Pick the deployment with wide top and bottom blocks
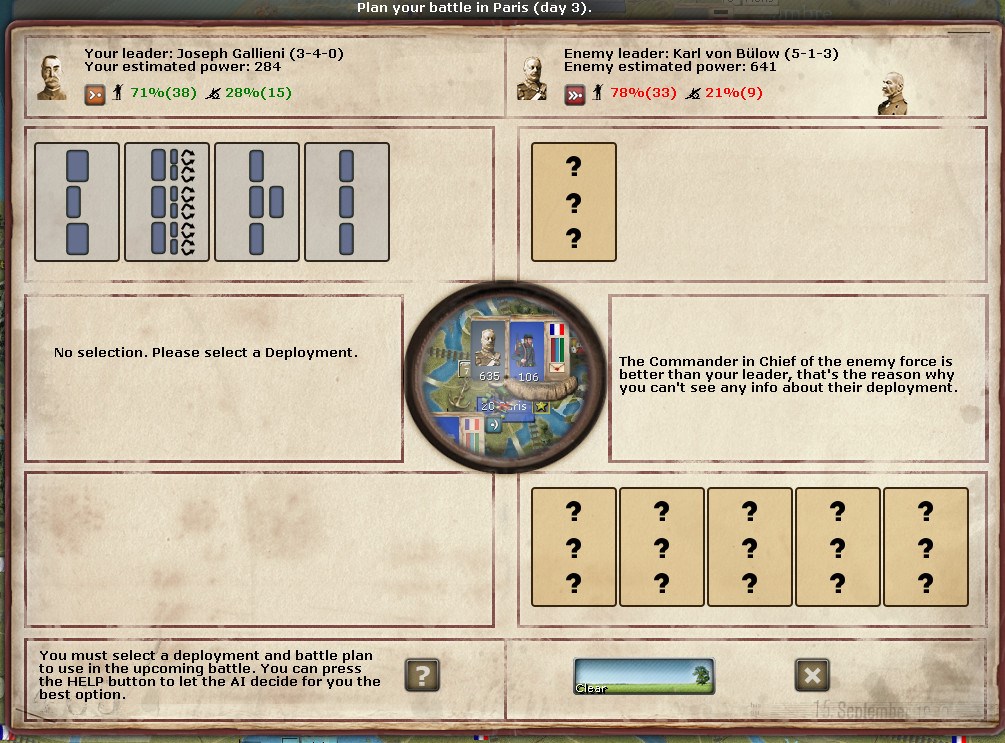Image resolution: width=1005 pixels, height=743 pixels. pos(77,202)
